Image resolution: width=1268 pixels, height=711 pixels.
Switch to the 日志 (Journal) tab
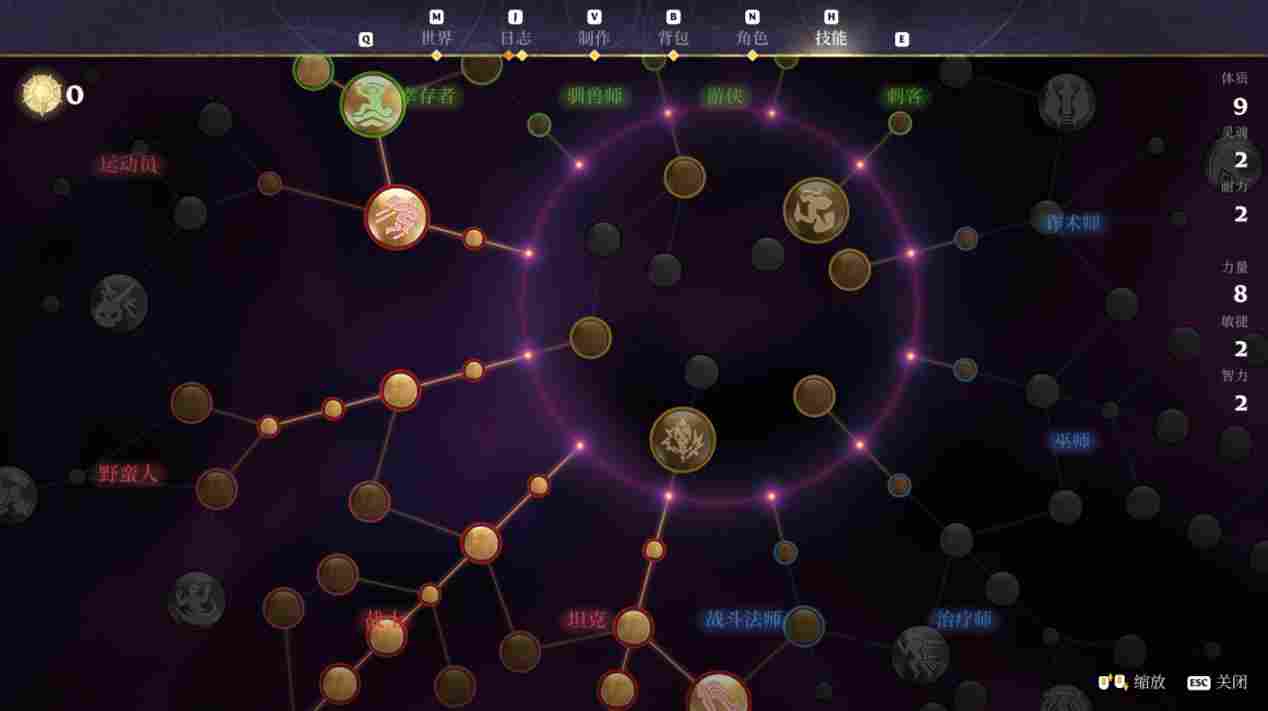515,38
